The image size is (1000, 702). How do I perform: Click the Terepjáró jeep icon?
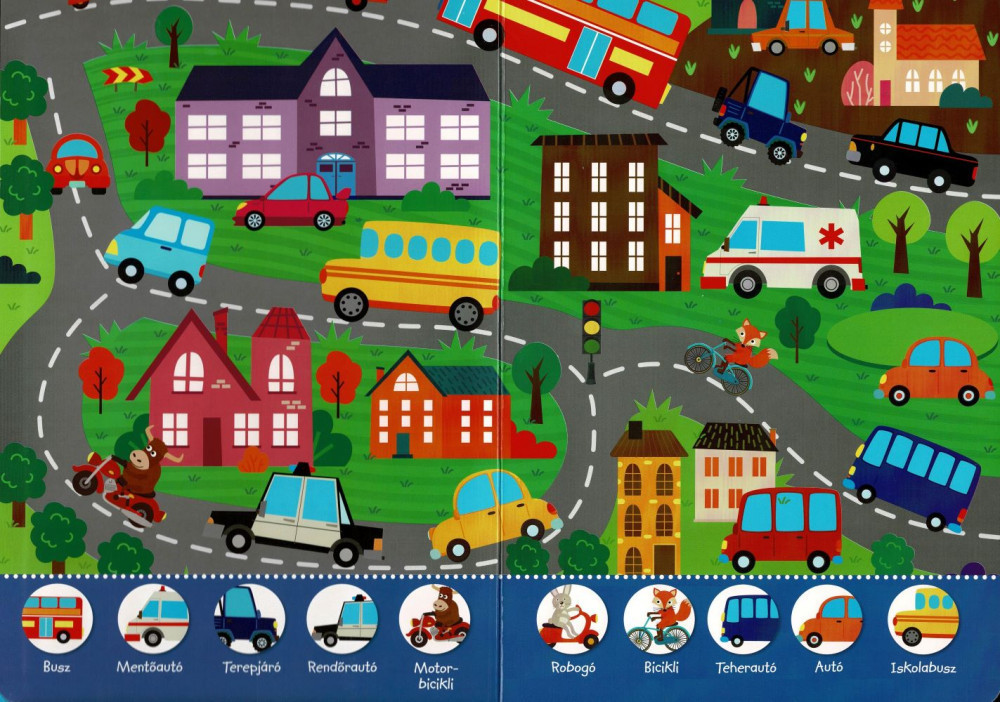[x=248, y=619]
